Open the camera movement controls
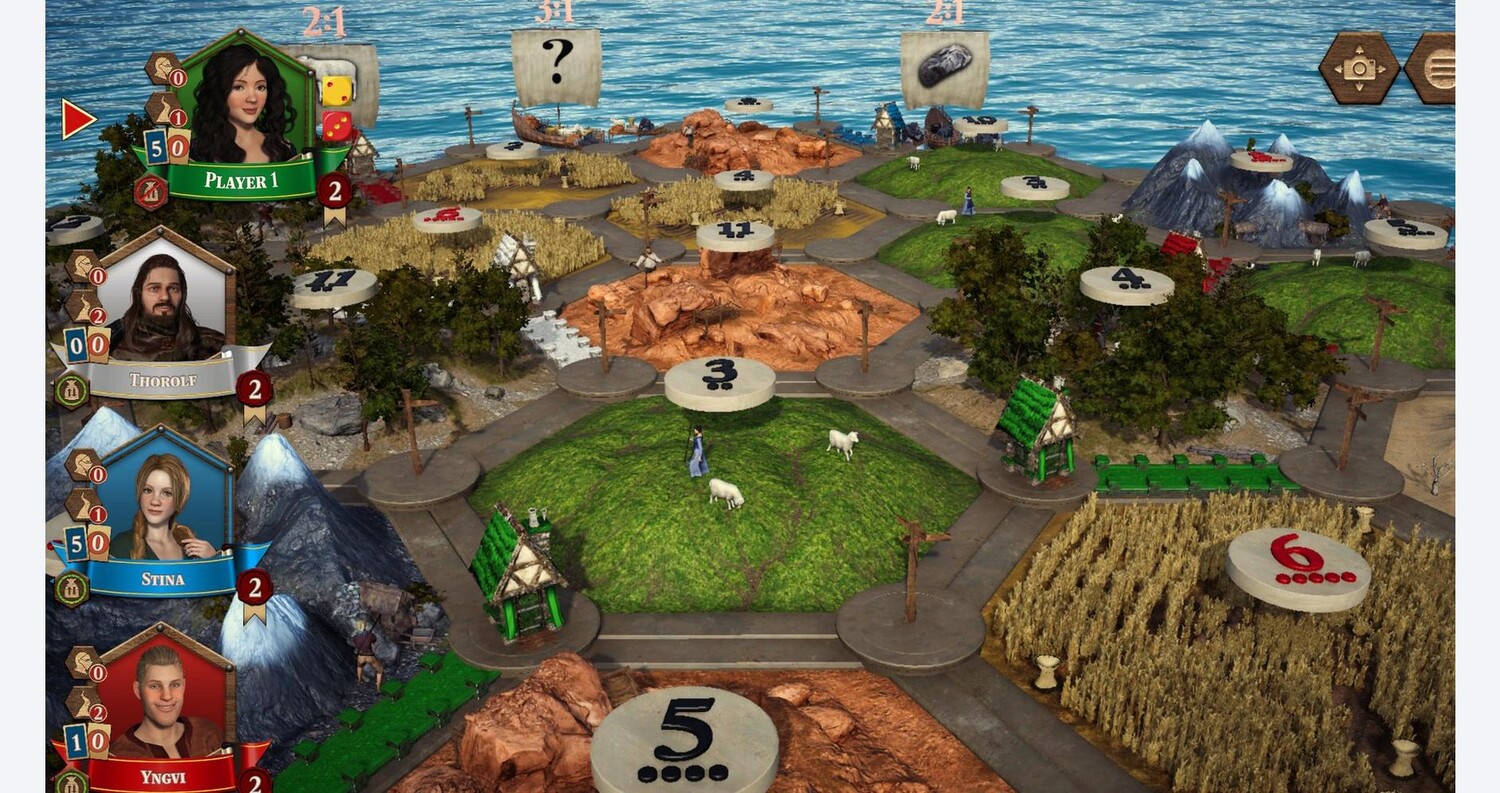 click(x=1359, y=68)
